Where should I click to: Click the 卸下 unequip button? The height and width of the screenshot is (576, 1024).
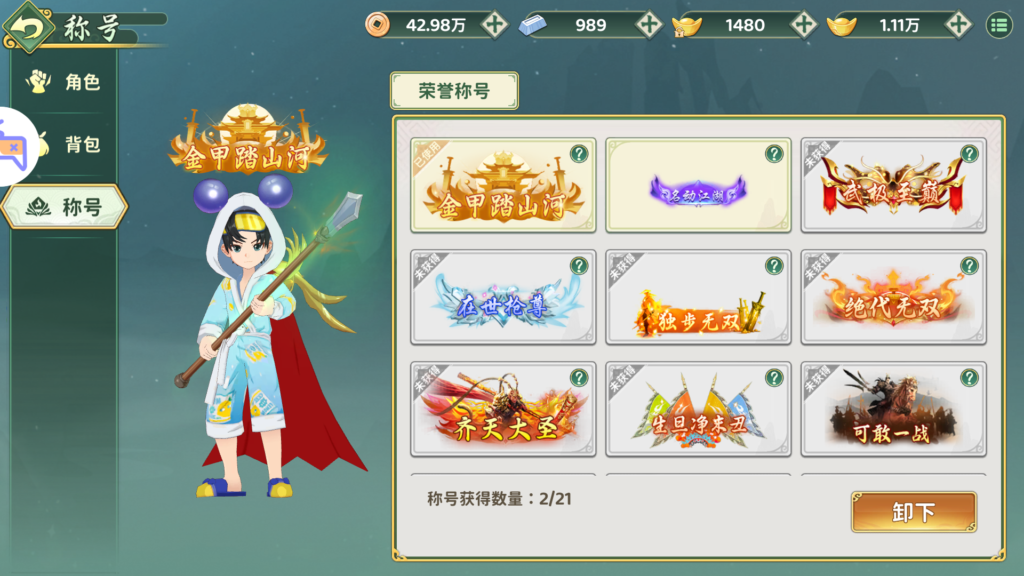pos(913,512)
